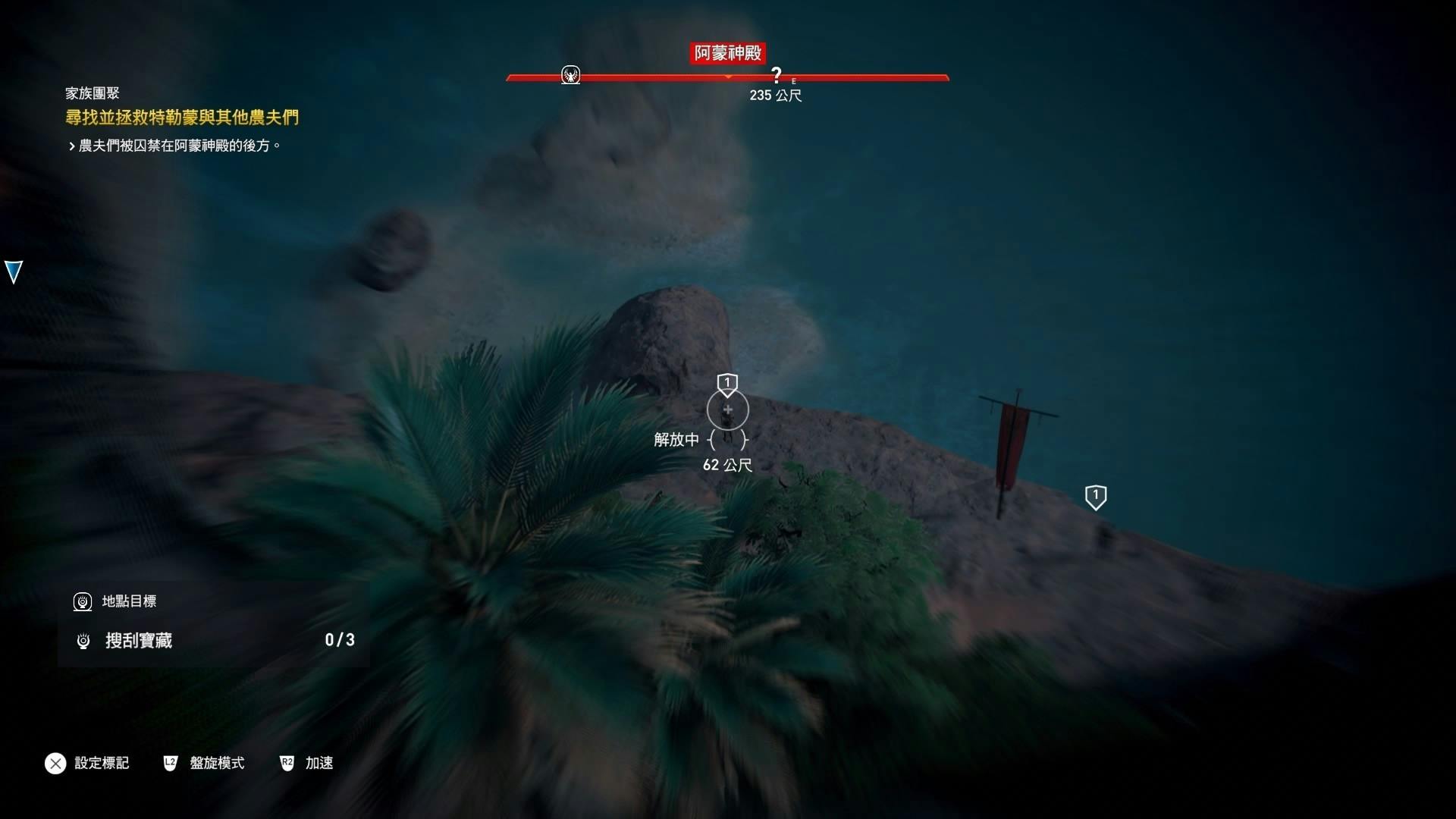1456x819 pixels.
Task: Click the level 1 shield marker above the reticle
Action: [x=727, y=384]
